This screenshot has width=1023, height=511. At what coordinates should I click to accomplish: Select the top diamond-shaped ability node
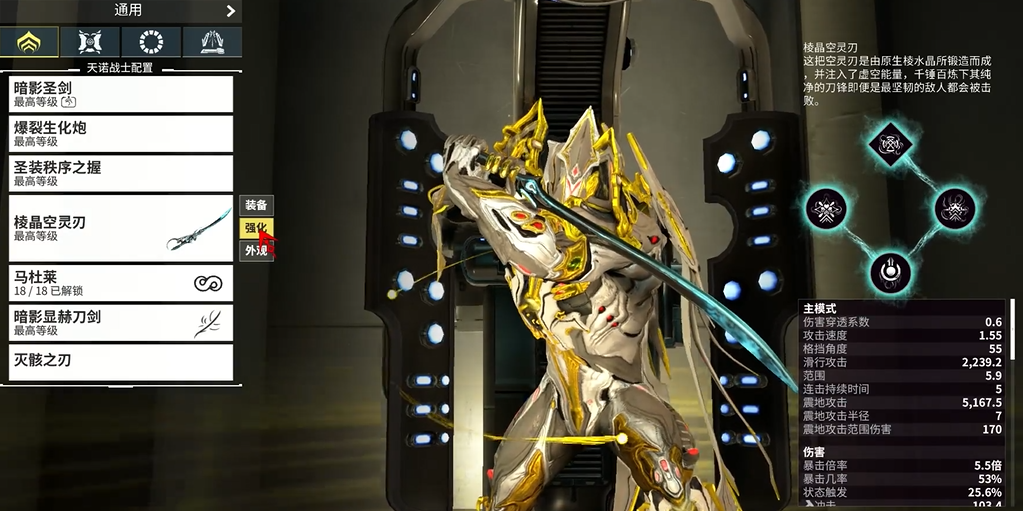coord(888,144)
